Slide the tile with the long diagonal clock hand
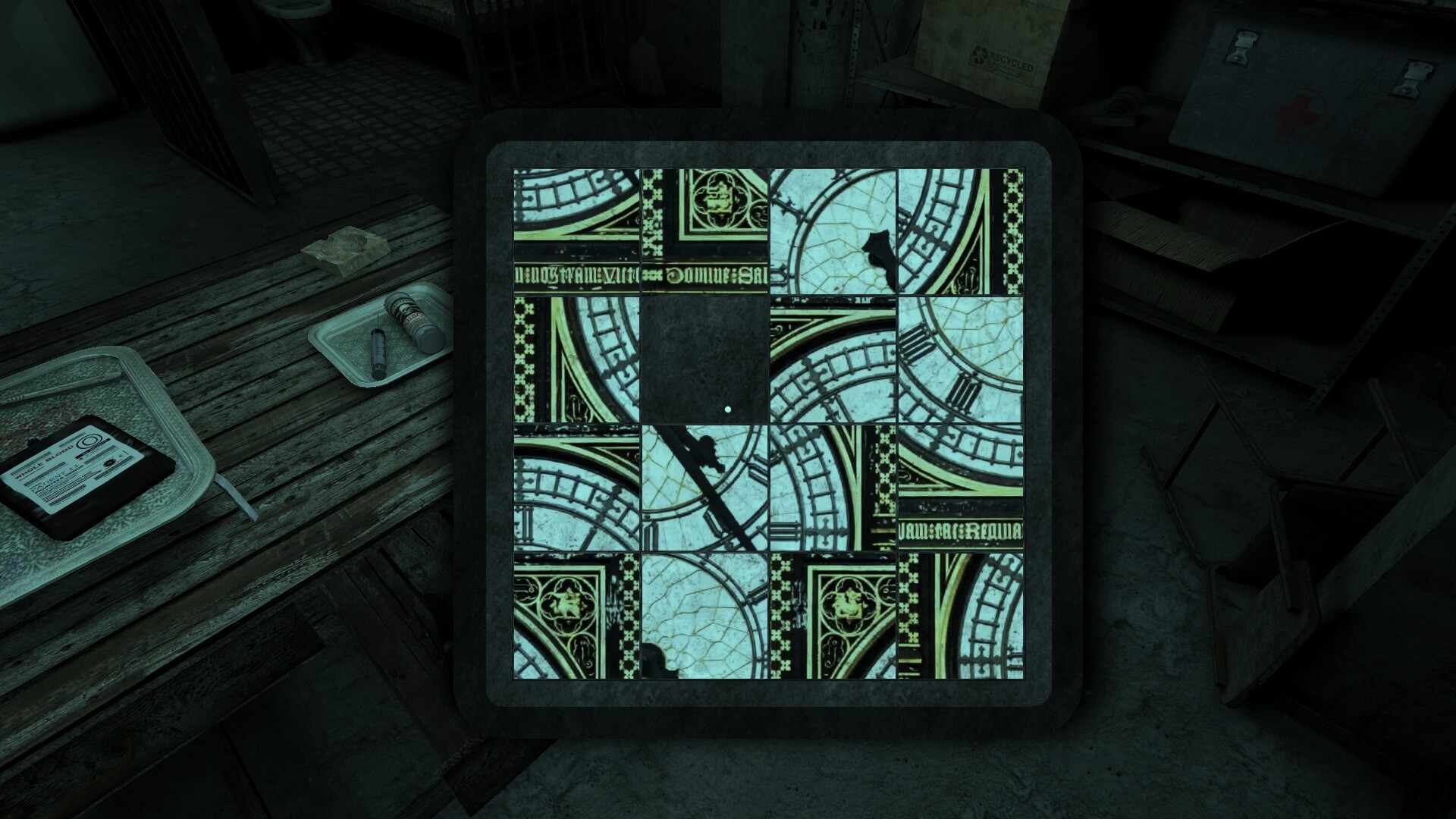This screenshot has width=1456, height=819. tap(705, 487)
